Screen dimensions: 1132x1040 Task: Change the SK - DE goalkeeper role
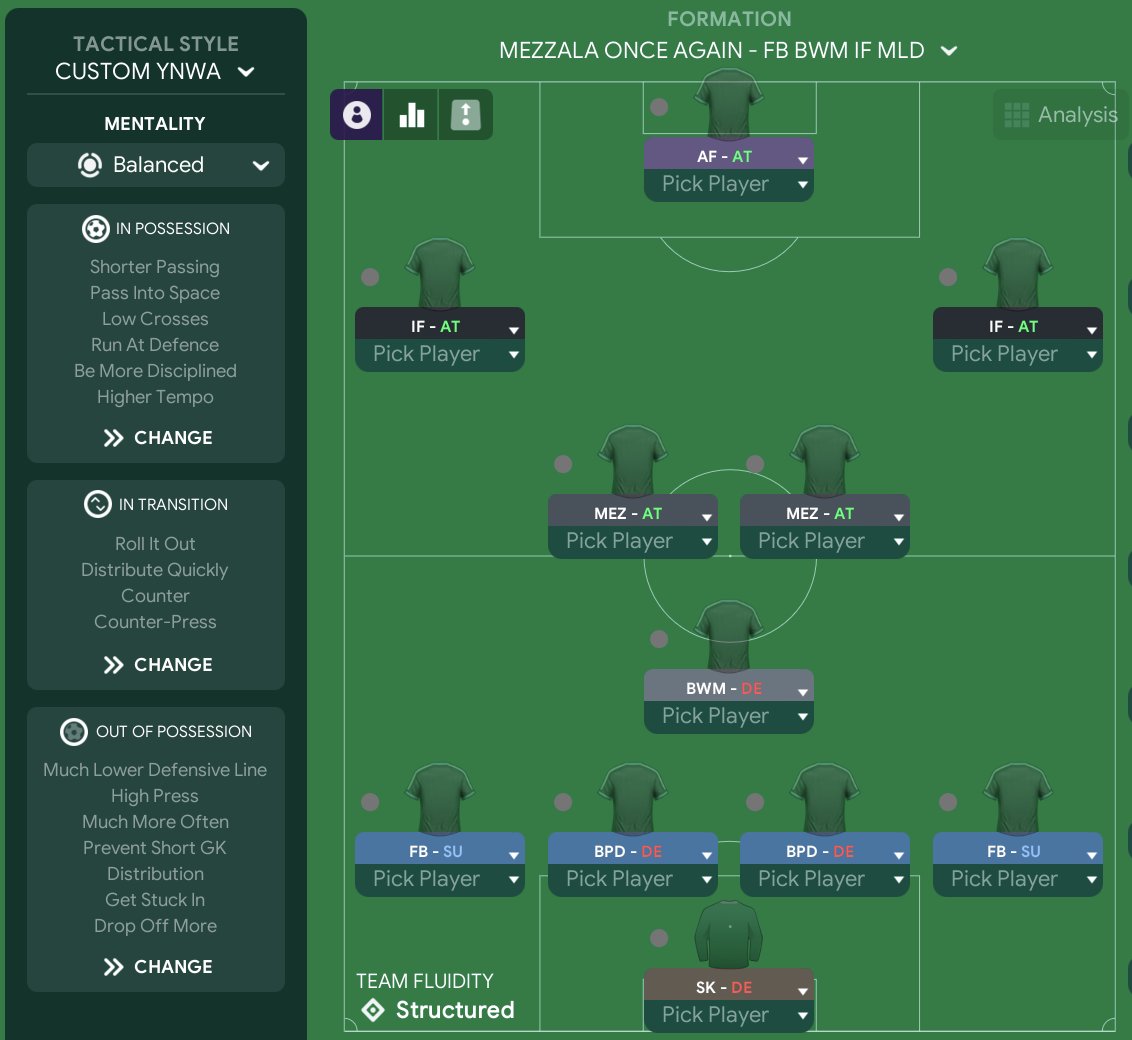click(728, 988)
